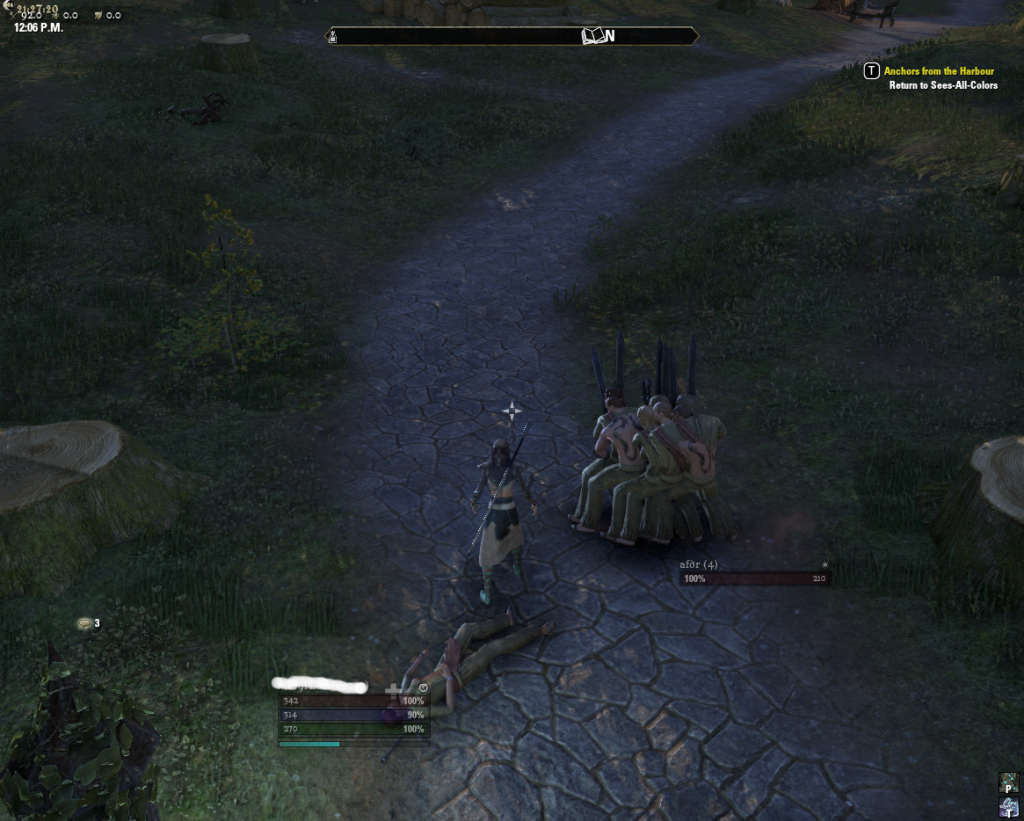Screen dimensions: 1024x821
Task: Select the Anchors from the Harbour quest tracker
Action: point(938,71)
